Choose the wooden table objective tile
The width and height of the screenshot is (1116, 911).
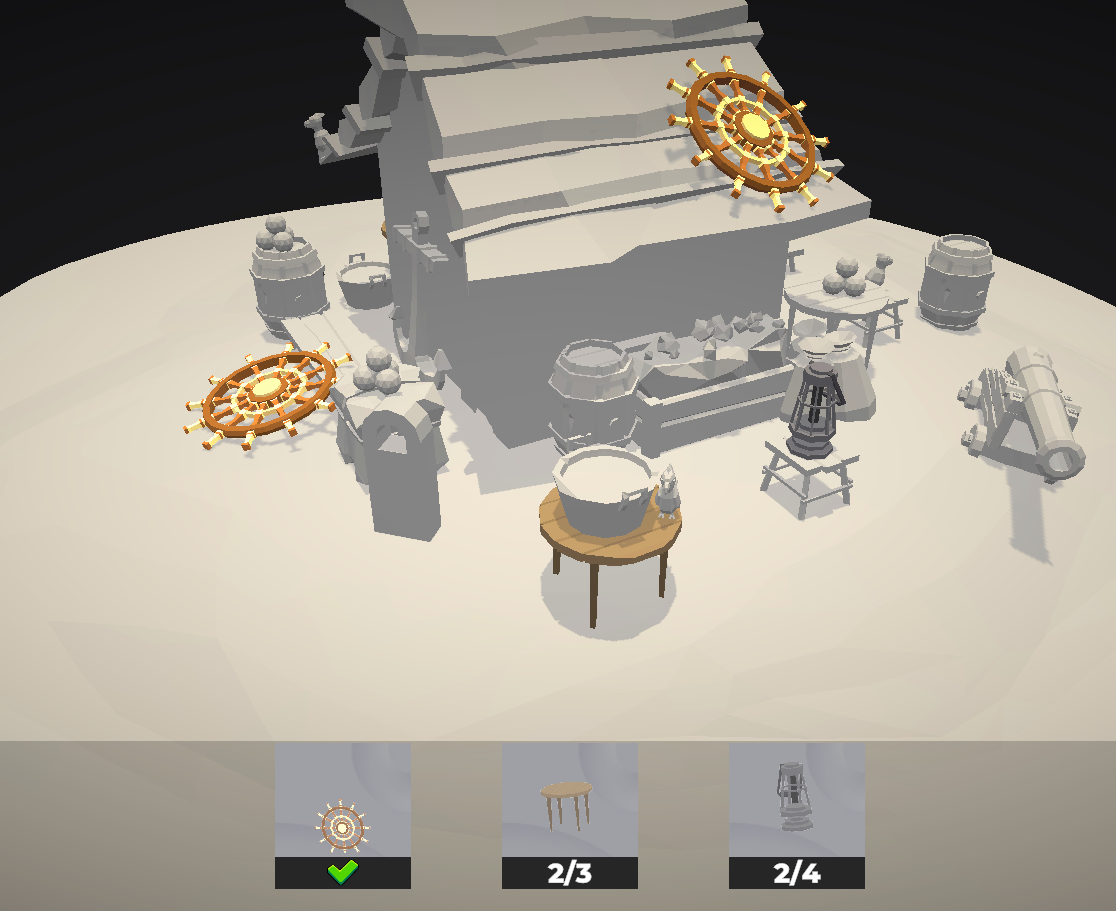pos(569,814)
